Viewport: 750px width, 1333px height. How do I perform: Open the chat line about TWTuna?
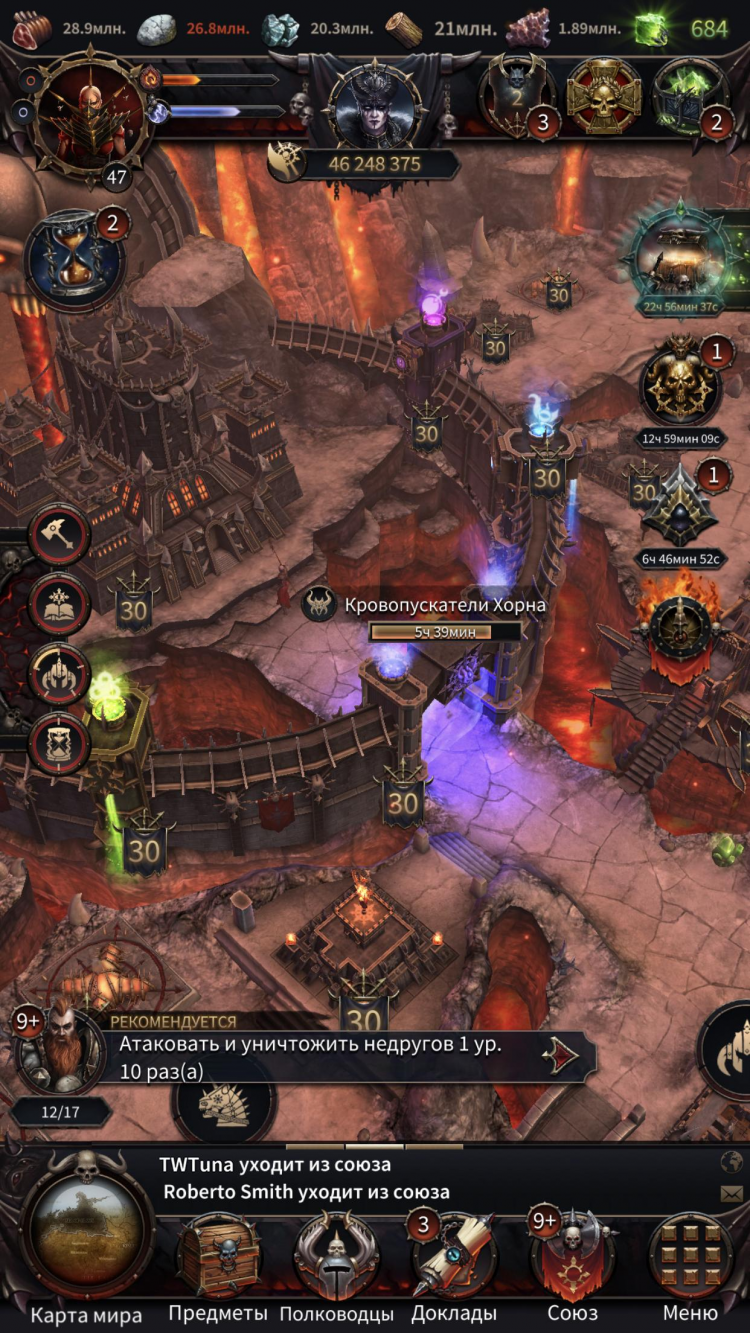pos(275,1164)
